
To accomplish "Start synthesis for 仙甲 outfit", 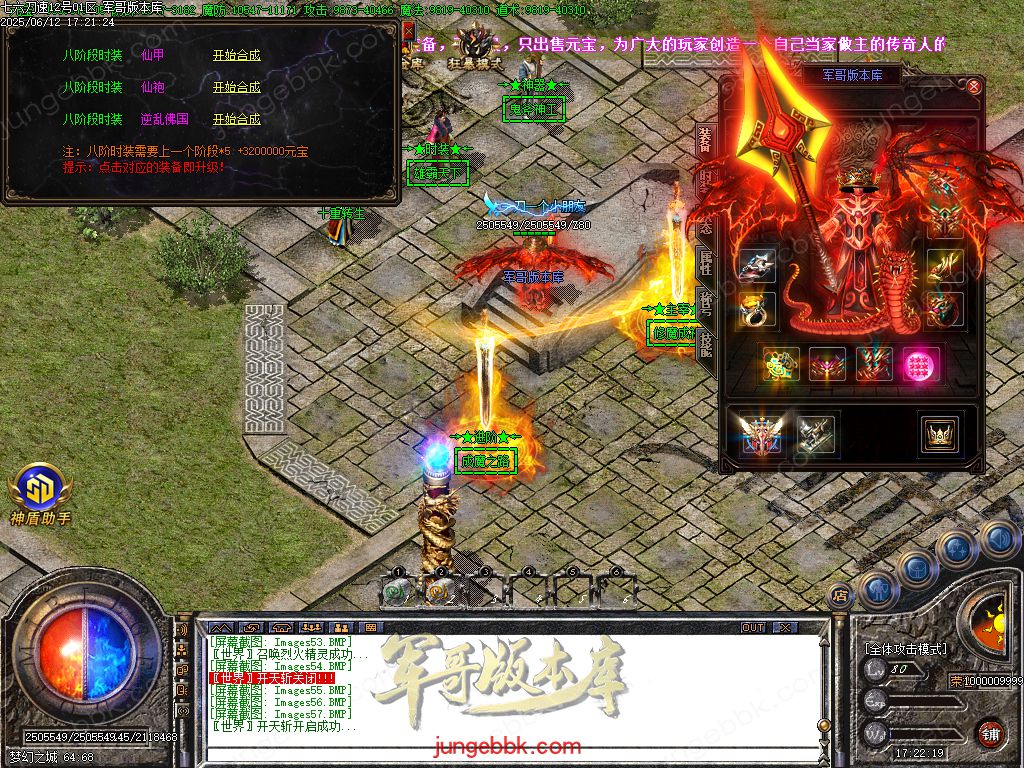I will [x=236, y=56].
